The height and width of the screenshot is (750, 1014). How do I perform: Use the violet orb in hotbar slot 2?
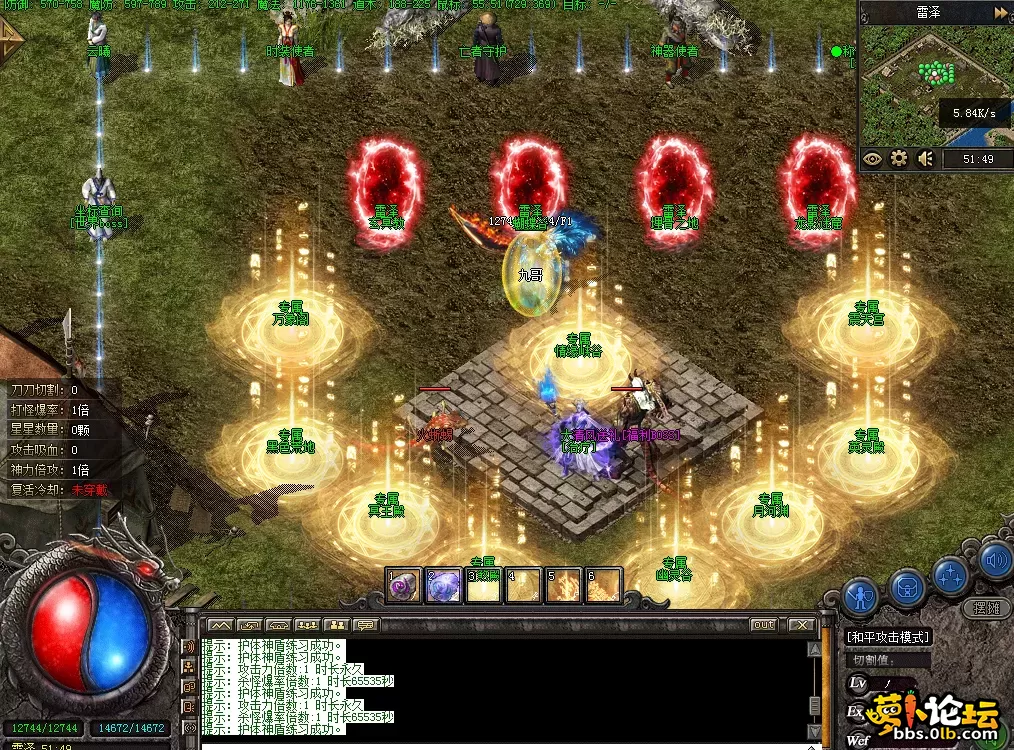pos(443,586)
